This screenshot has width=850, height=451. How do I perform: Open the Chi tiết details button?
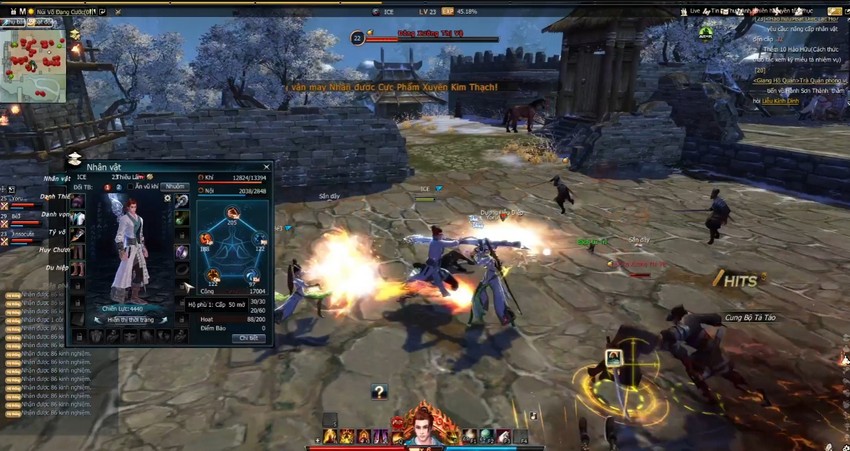pyautogui.click(x=248, y=338)
